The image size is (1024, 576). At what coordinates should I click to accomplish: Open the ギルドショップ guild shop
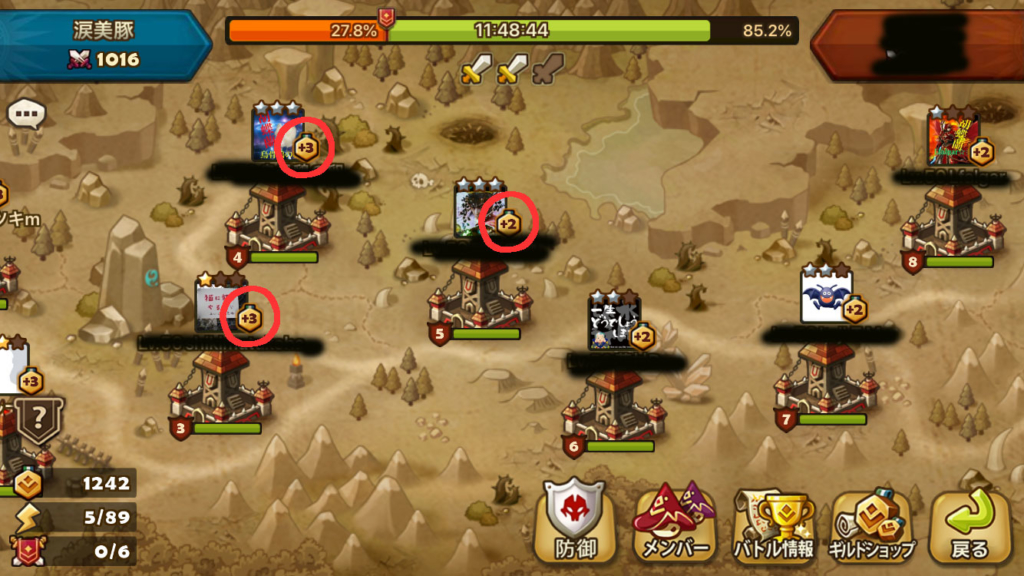(x=871, y=522)
